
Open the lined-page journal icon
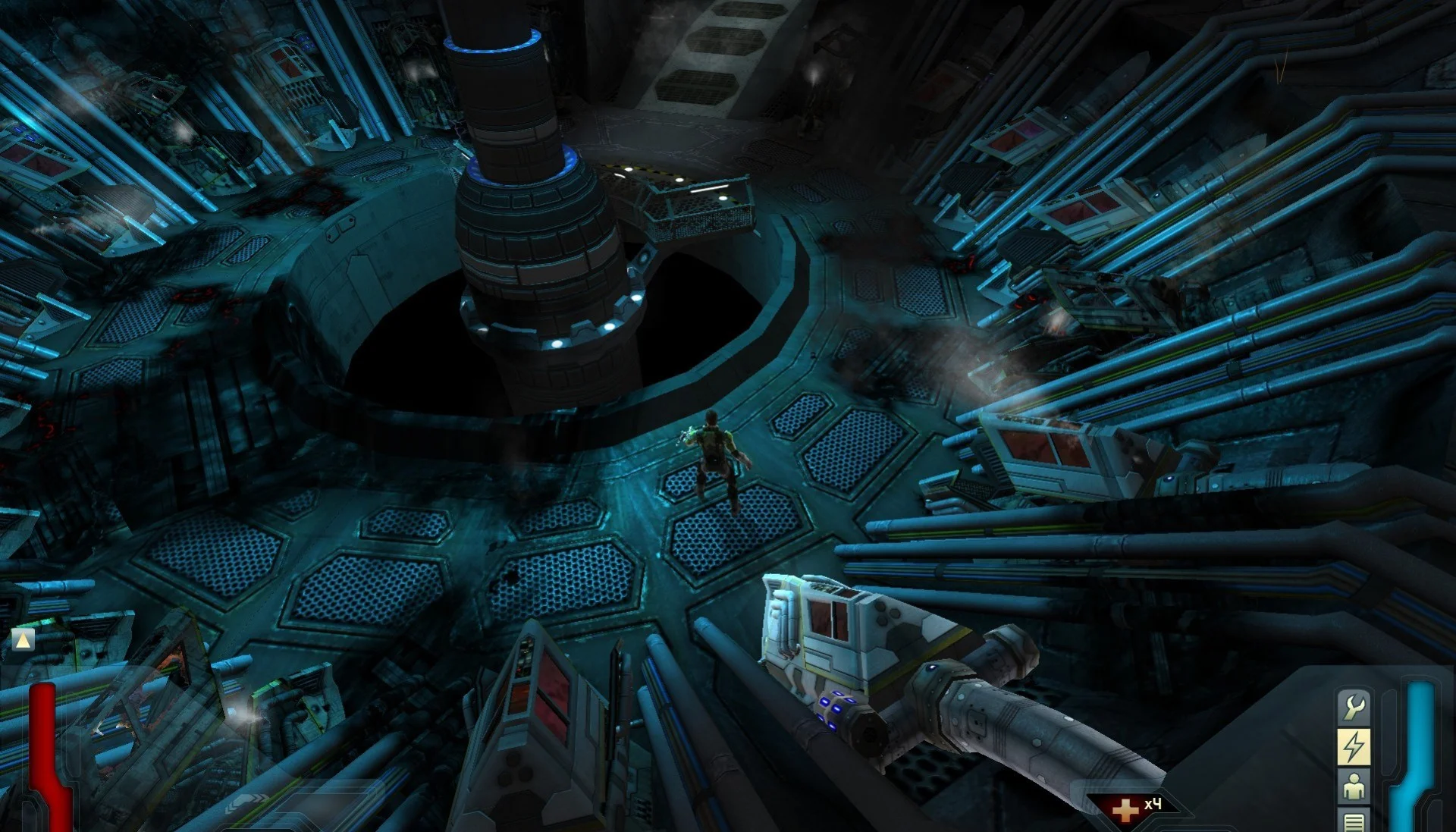(x=1354, y=821)
